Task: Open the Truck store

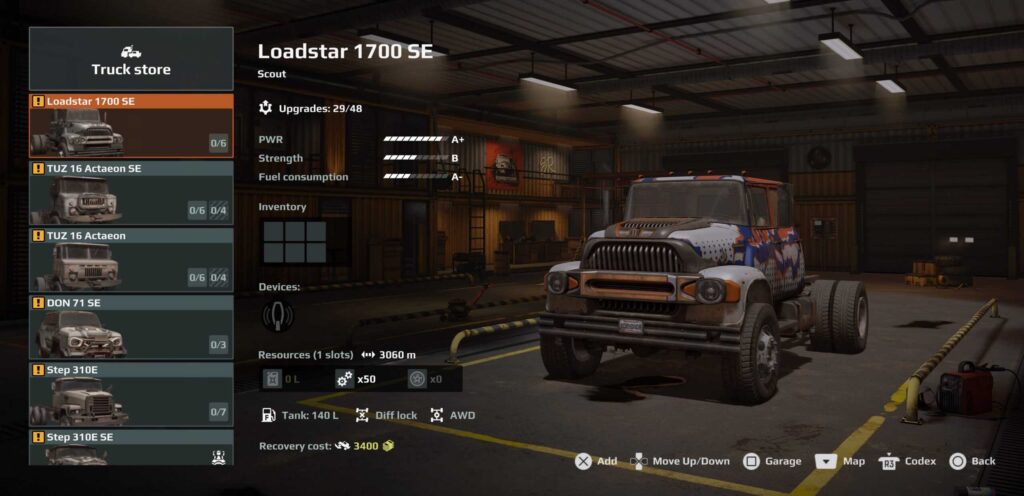Action: click(131, 59)
